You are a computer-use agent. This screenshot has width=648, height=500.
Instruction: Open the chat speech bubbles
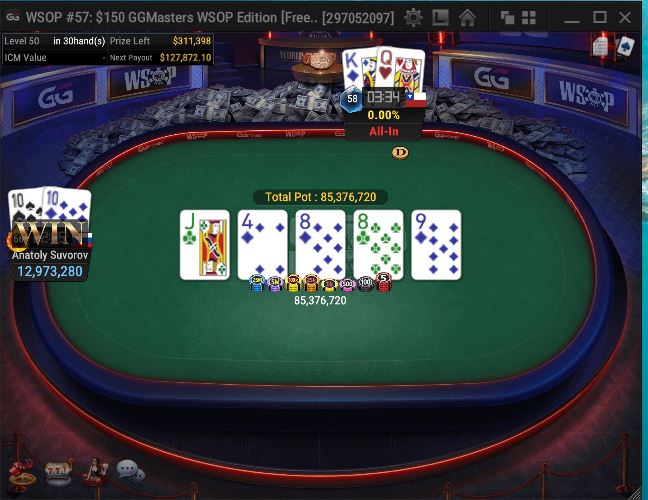(x=130, y=469)
